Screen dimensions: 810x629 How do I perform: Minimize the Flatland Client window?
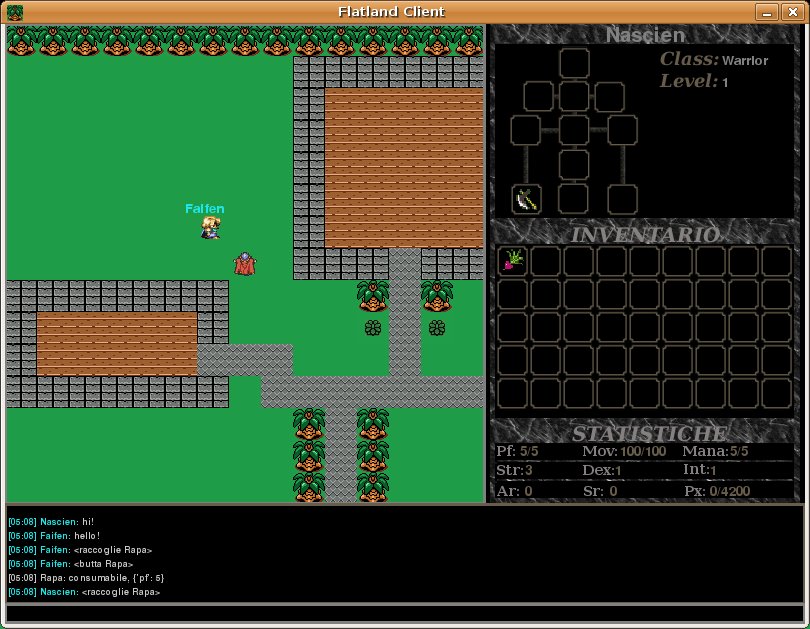[766, 12]
